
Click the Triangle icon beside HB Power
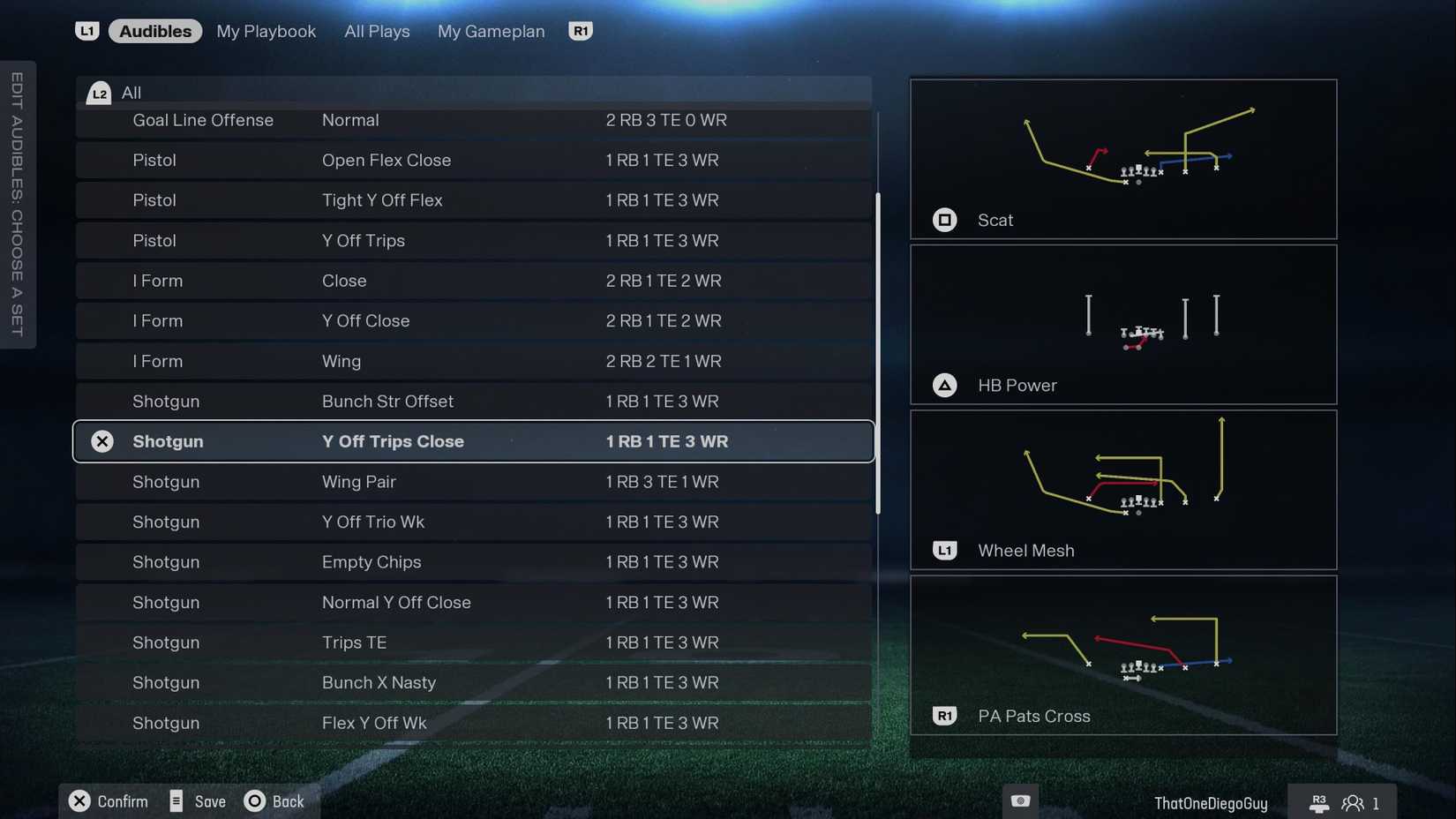point(945,385)
